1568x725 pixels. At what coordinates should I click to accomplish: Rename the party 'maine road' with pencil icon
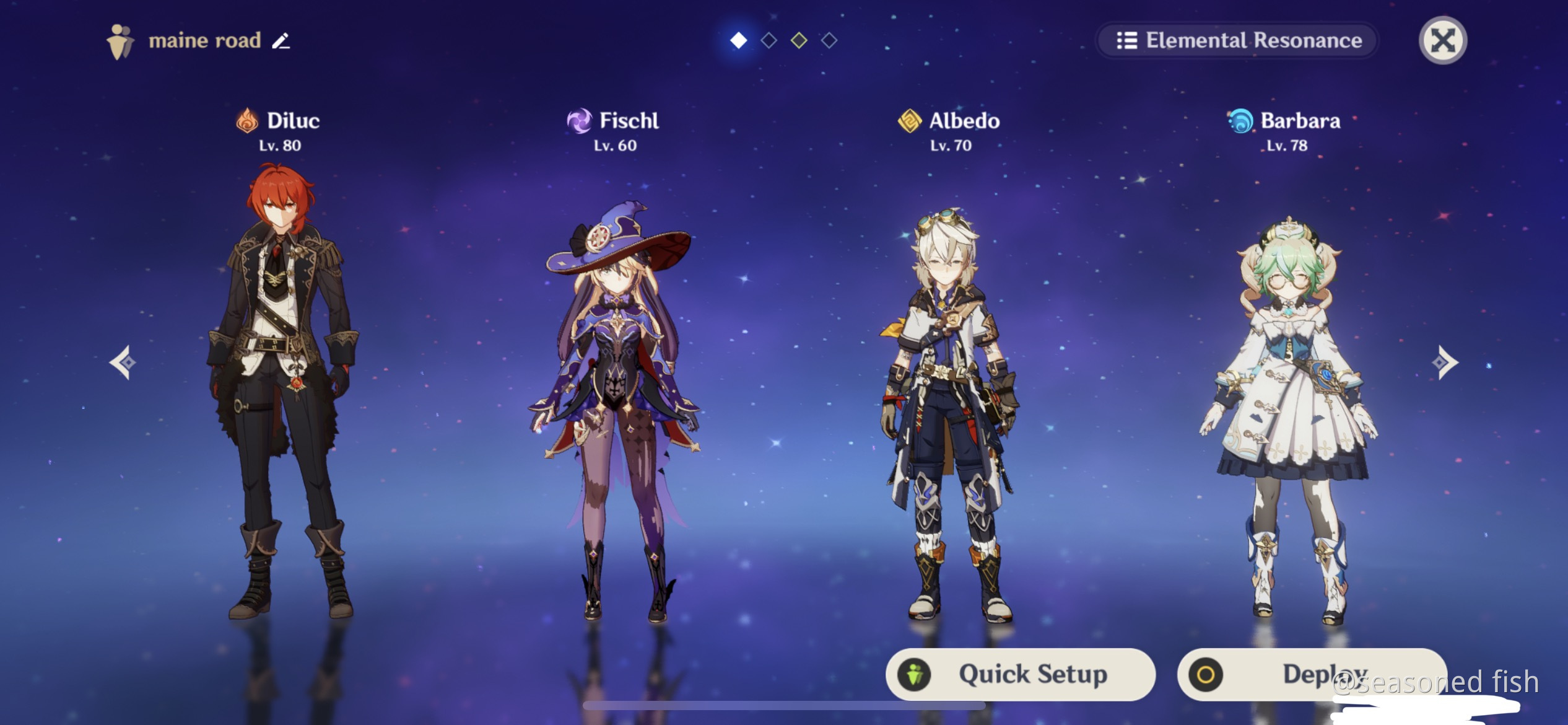(x=281, y=41)
